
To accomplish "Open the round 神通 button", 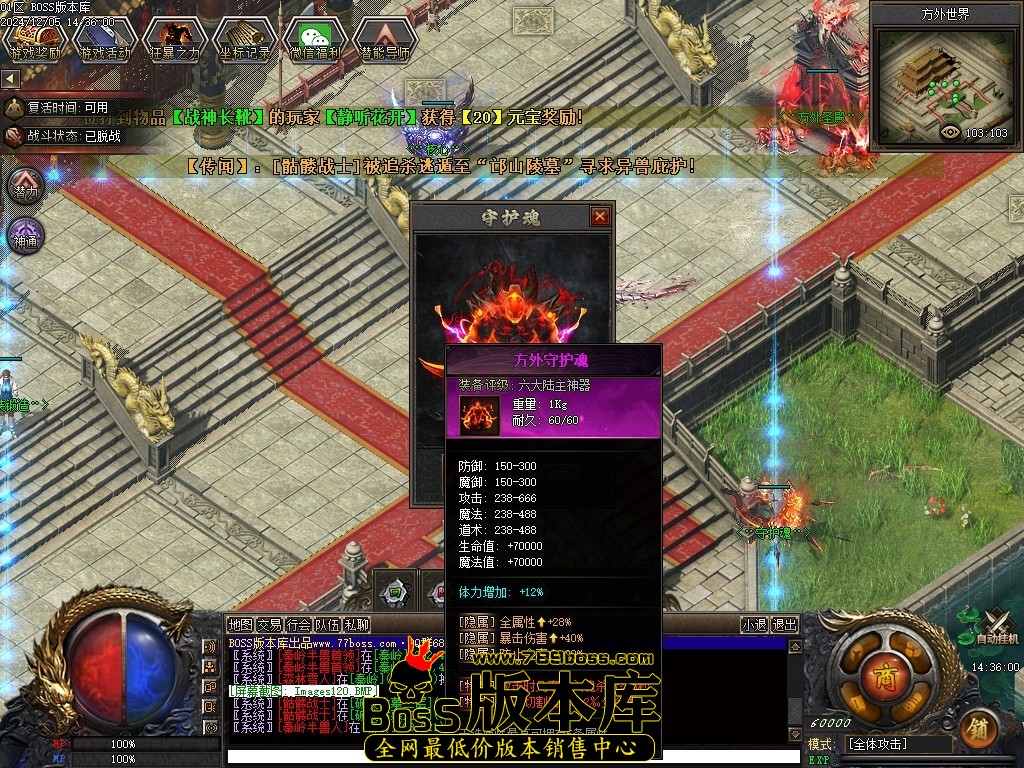I will (x=25, y=238).
